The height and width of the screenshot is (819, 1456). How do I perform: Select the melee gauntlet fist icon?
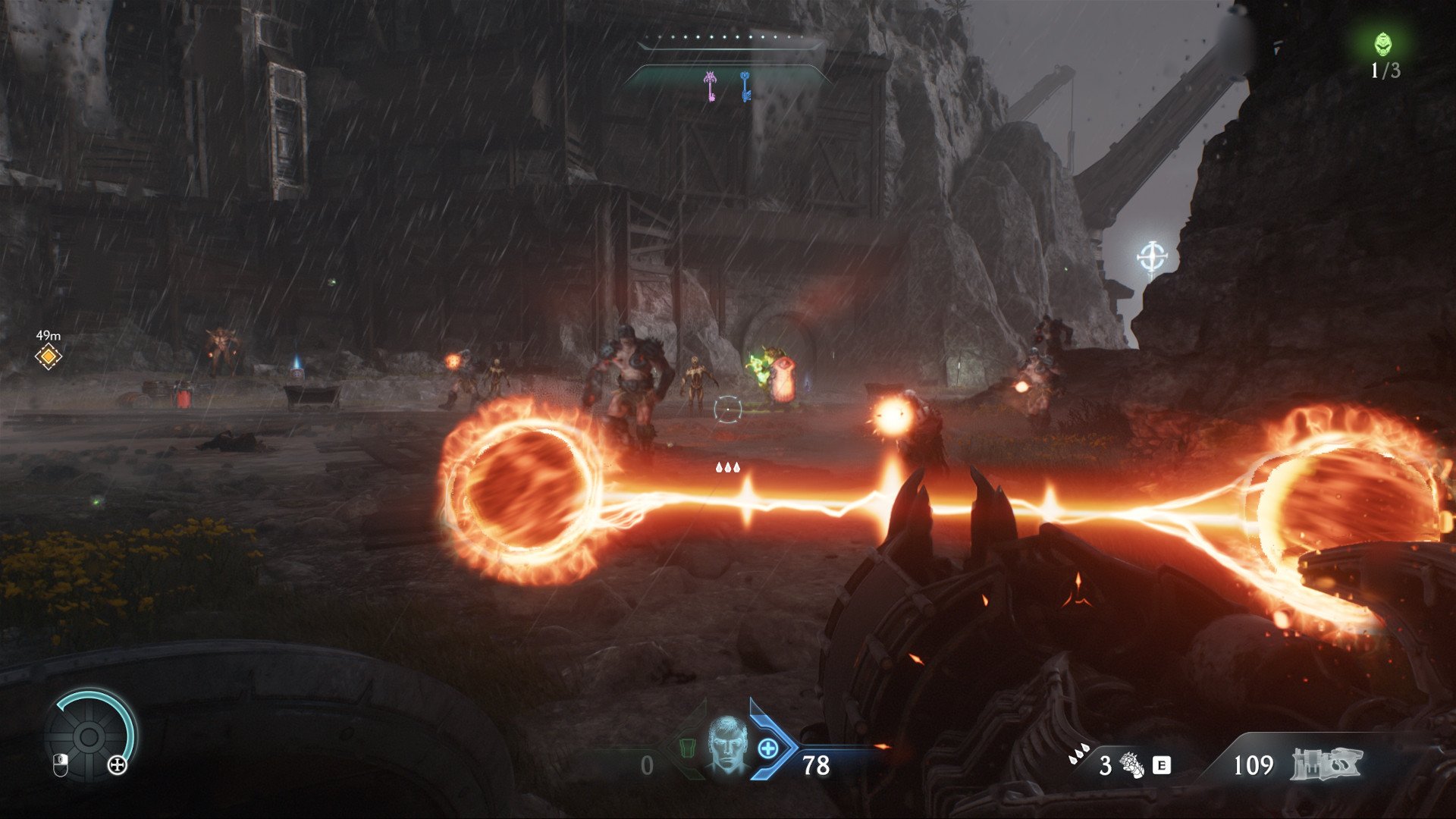click(x=1132, y=764)
